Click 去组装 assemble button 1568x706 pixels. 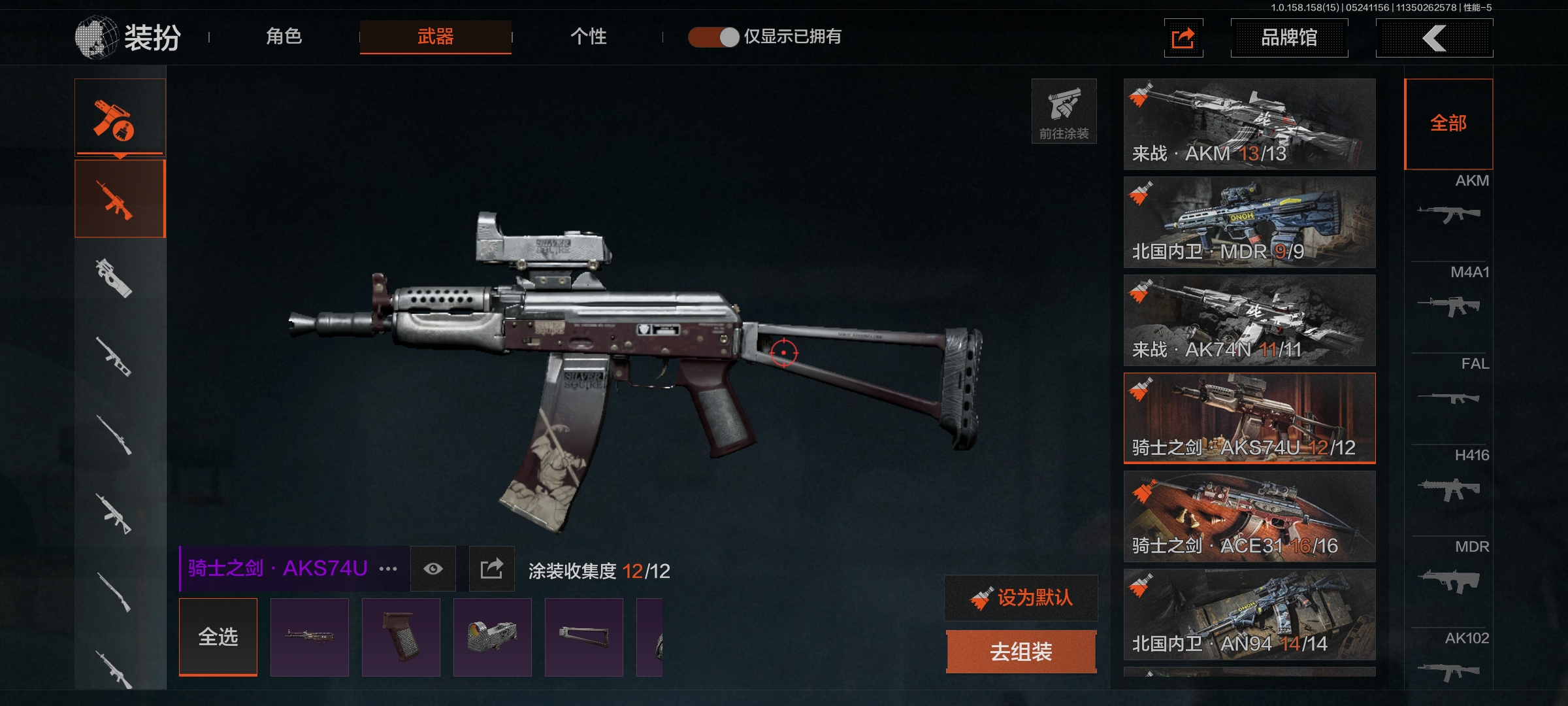(1021, 652)
